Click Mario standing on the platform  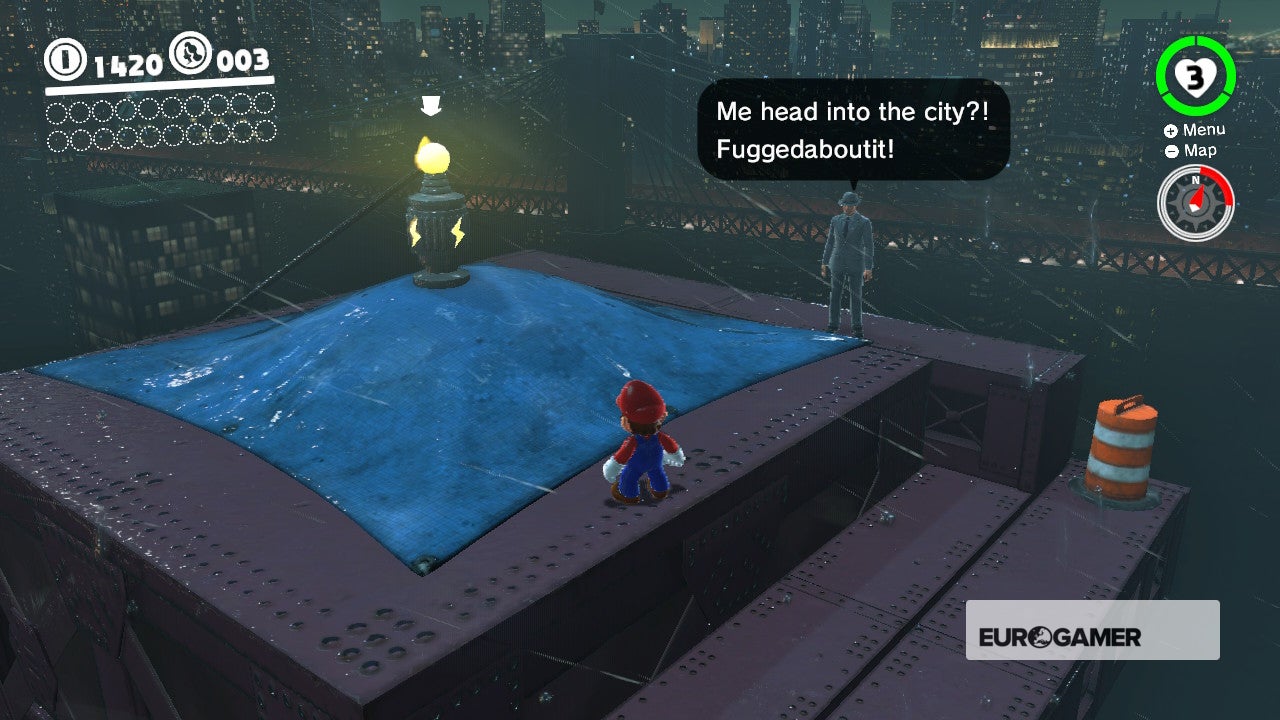tap(644, 445)
